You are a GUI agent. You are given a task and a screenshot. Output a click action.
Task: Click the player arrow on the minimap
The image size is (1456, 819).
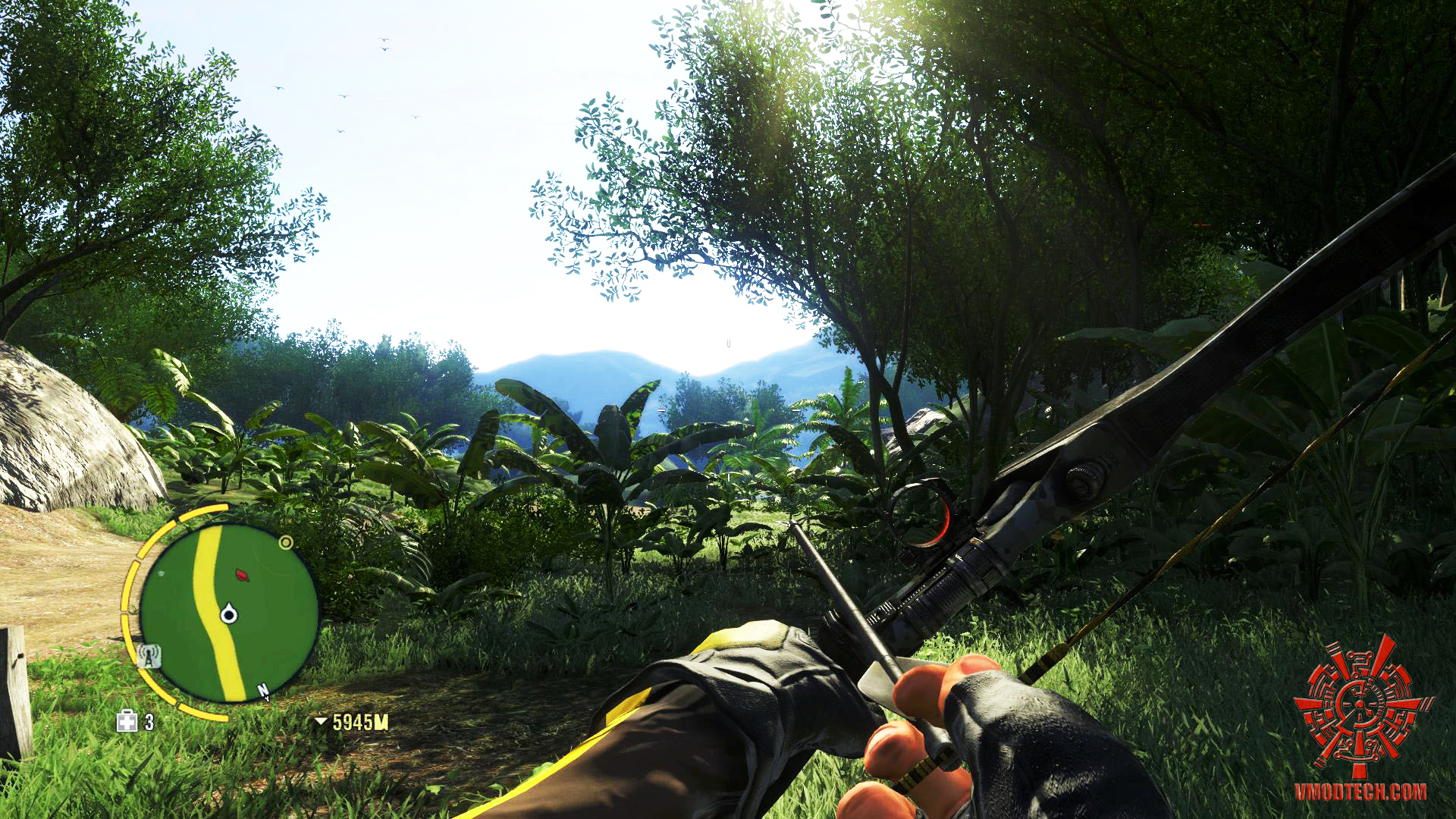[228, 613]
